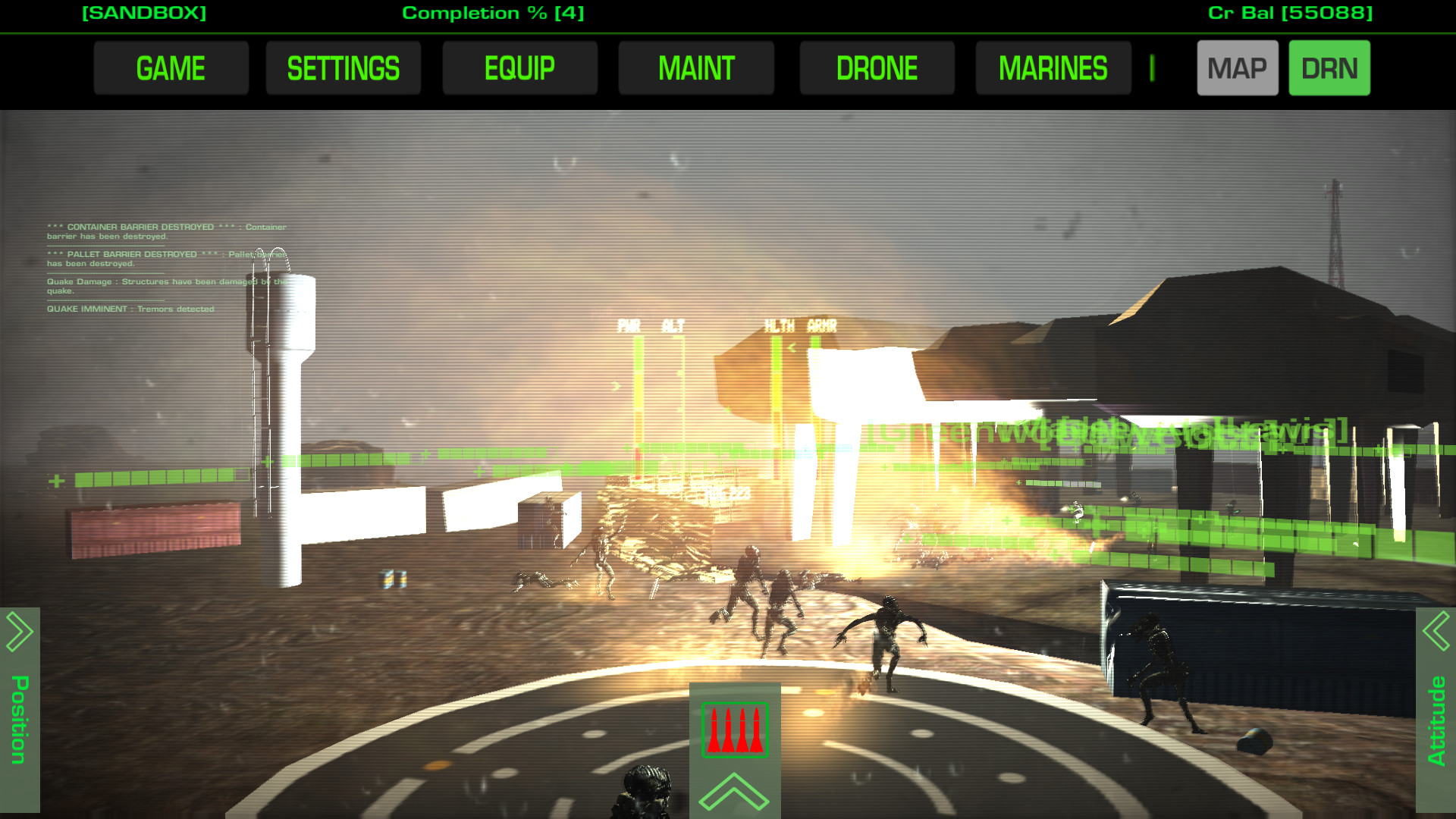Viewport: 1456px width, 819px height.
Task: Click the chevron arrow above the Position label
Action: click(x=18, y=629)
